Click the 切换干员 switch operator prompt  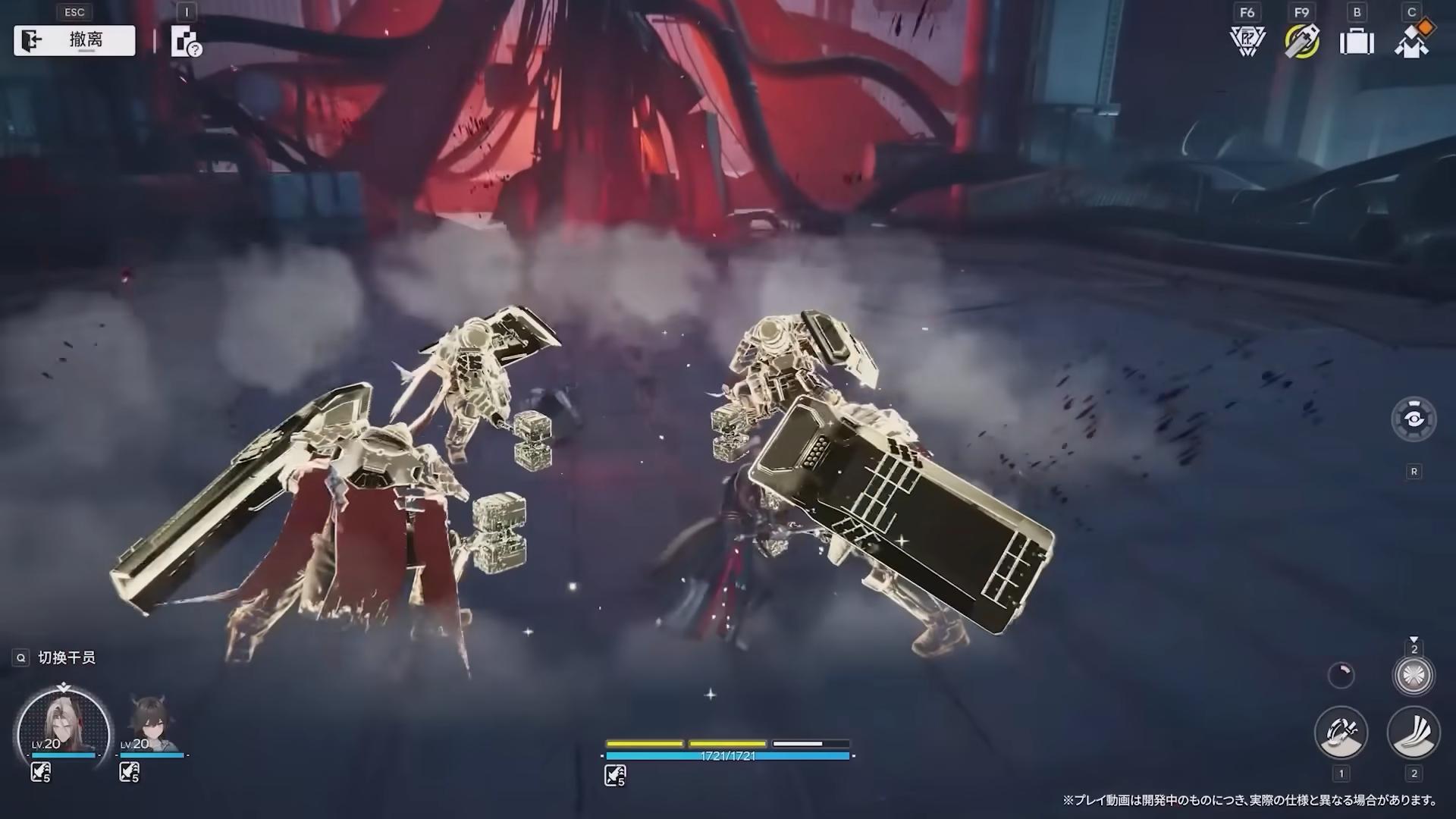click(67, 658)
